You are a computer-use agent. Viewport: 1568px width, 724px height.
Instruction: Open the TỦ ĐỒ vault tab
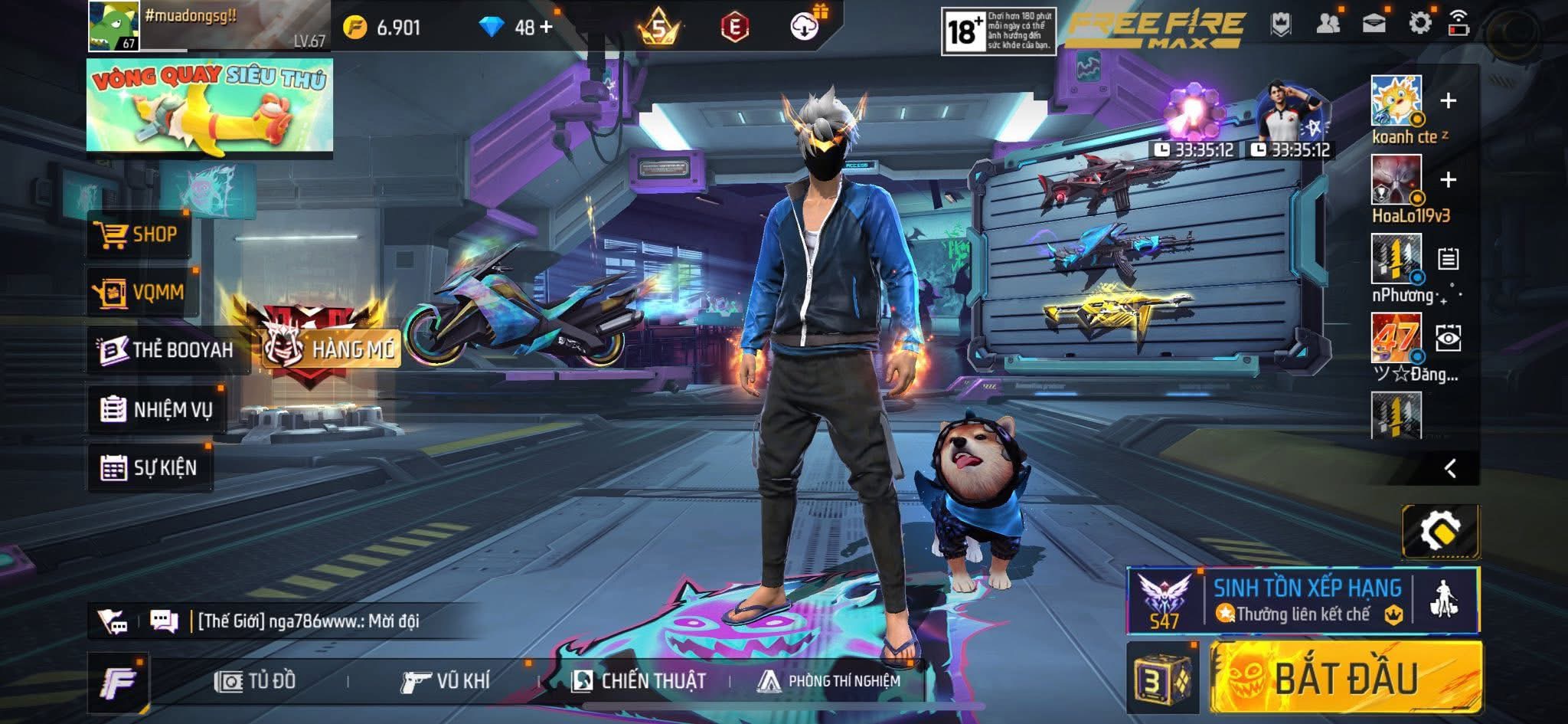coord(256,680)
